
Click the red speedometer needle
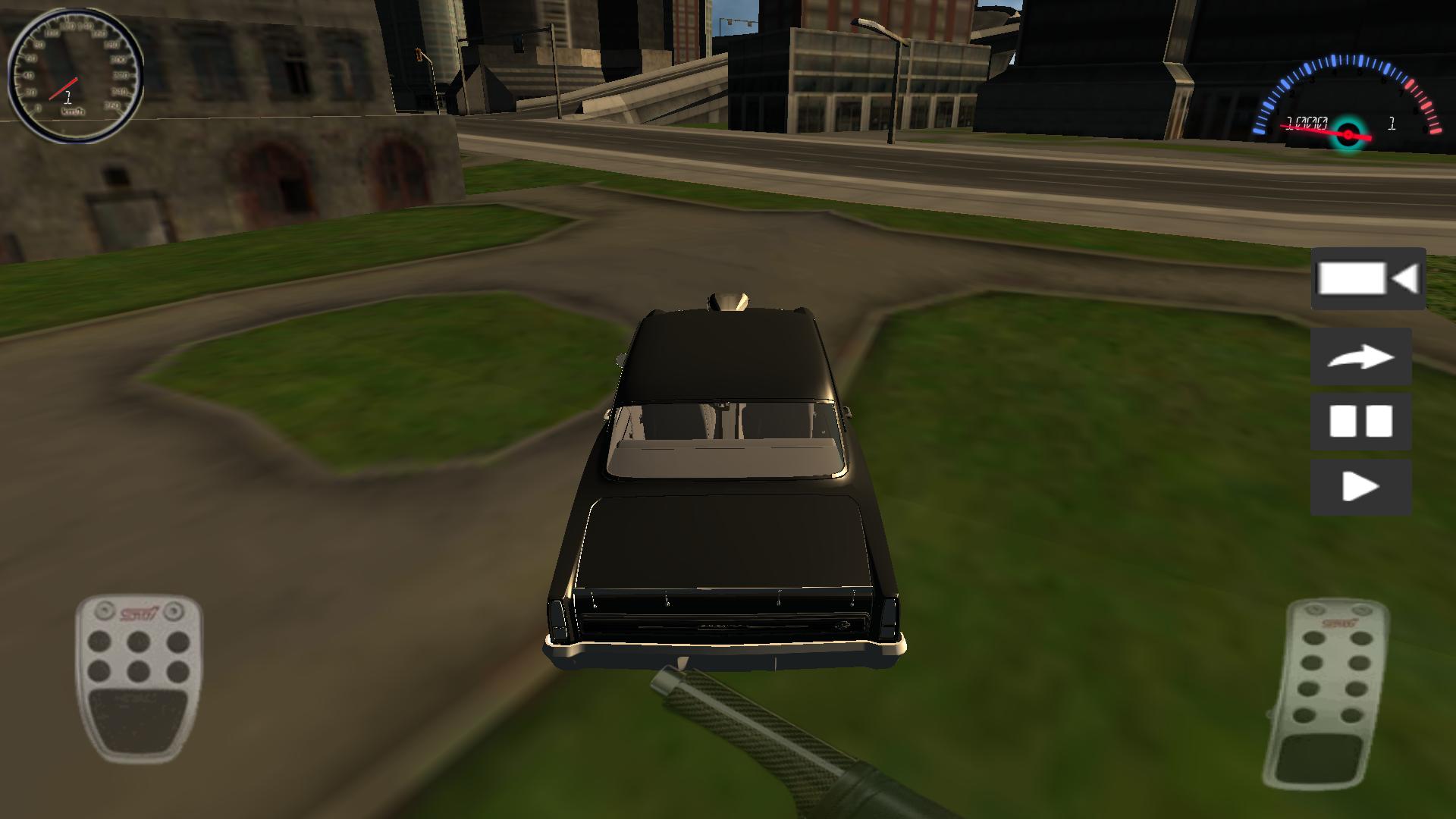[64, 87]
